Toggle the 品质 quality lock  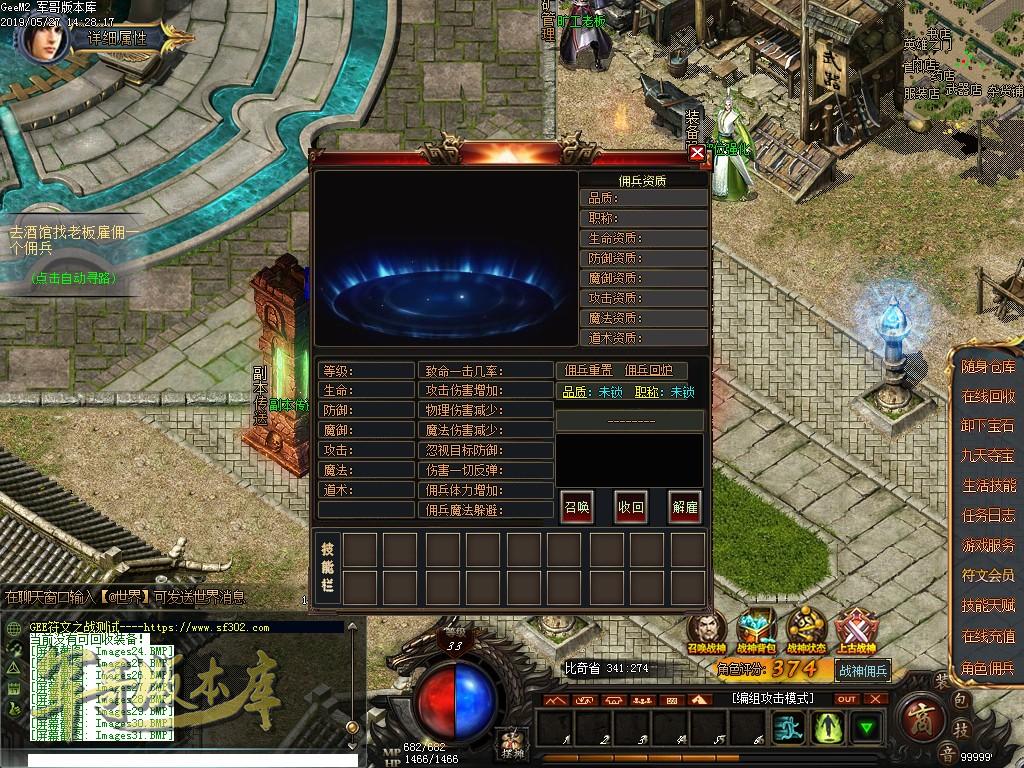[610, 392]
